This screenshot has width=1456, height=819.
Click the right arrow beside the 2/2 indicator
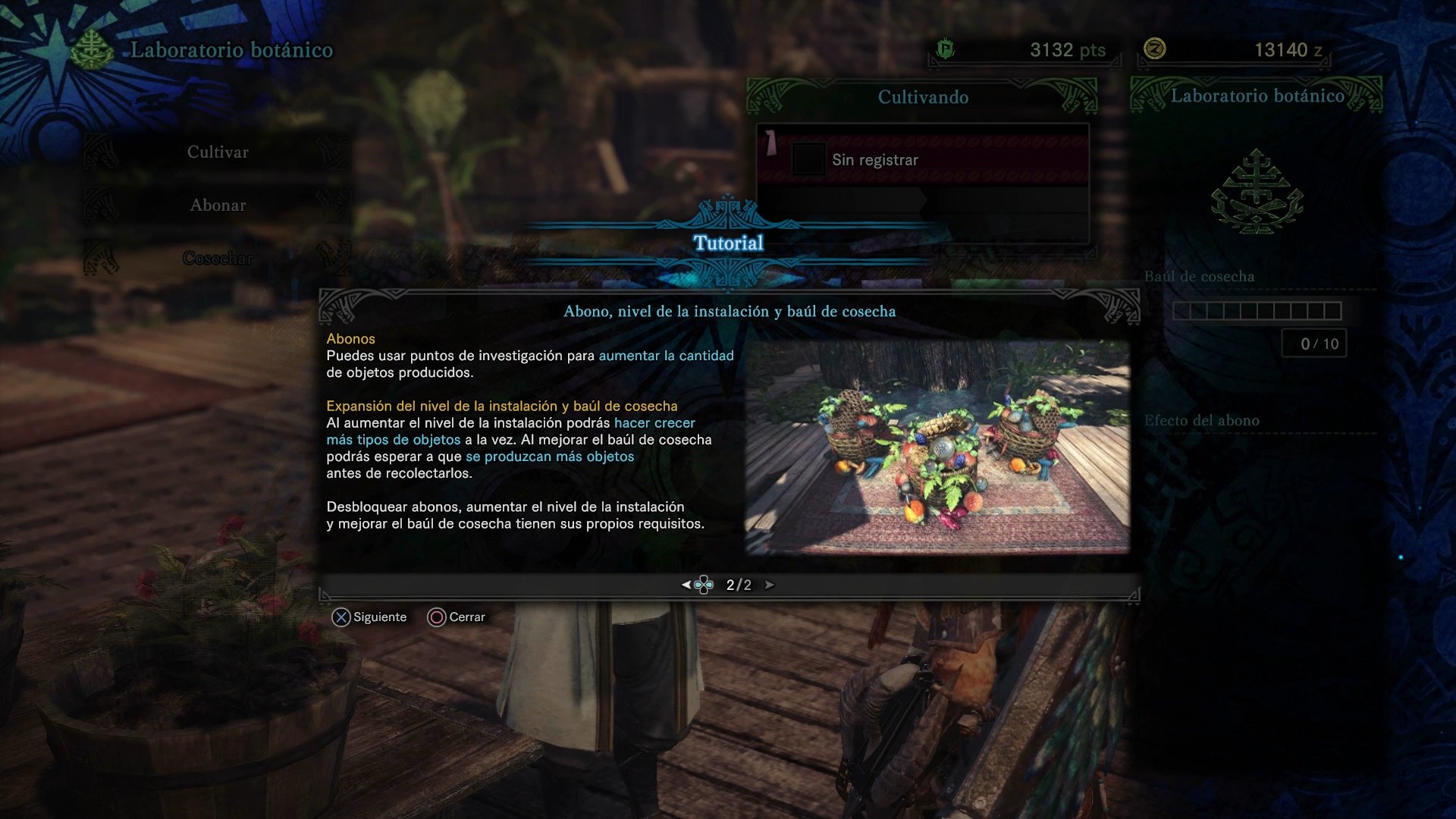click(x=772, y=585)
